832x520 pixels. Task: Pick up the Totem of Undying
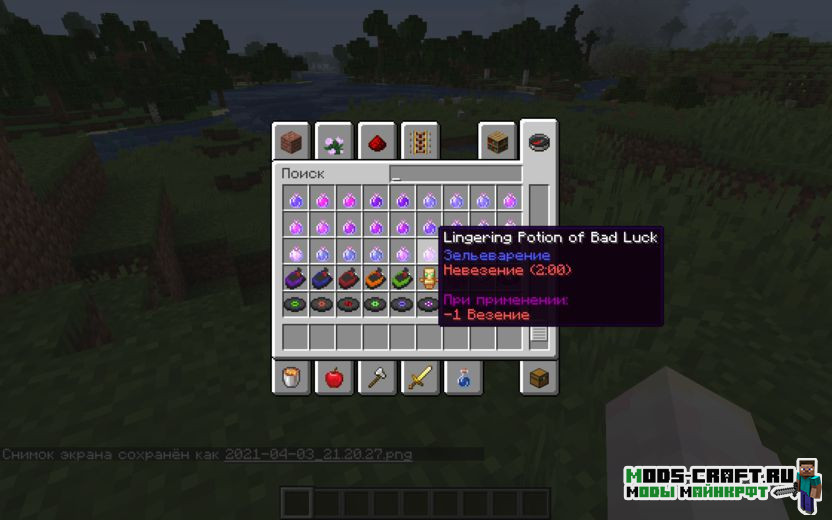(428, 279)
